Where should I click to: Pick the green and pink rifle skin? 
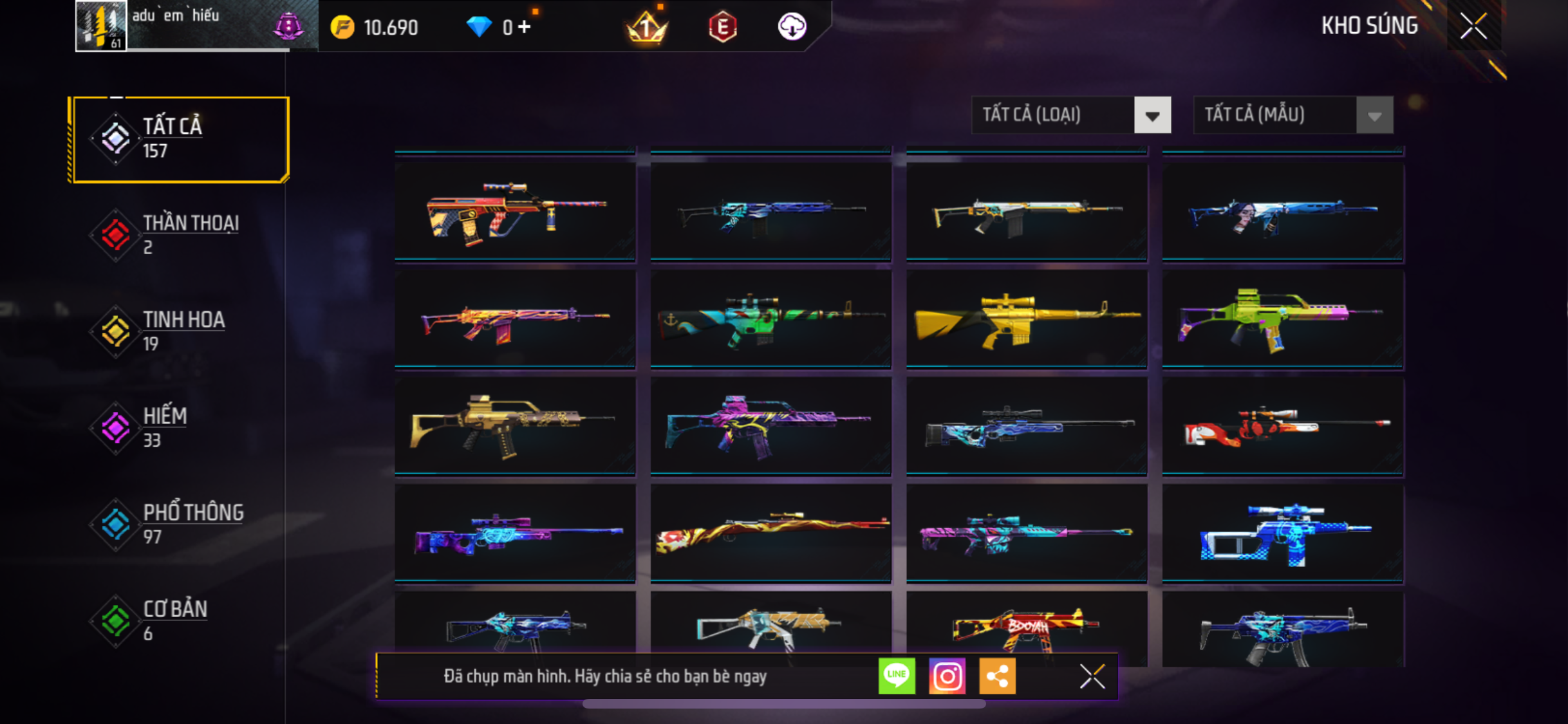coord(1282,319)
